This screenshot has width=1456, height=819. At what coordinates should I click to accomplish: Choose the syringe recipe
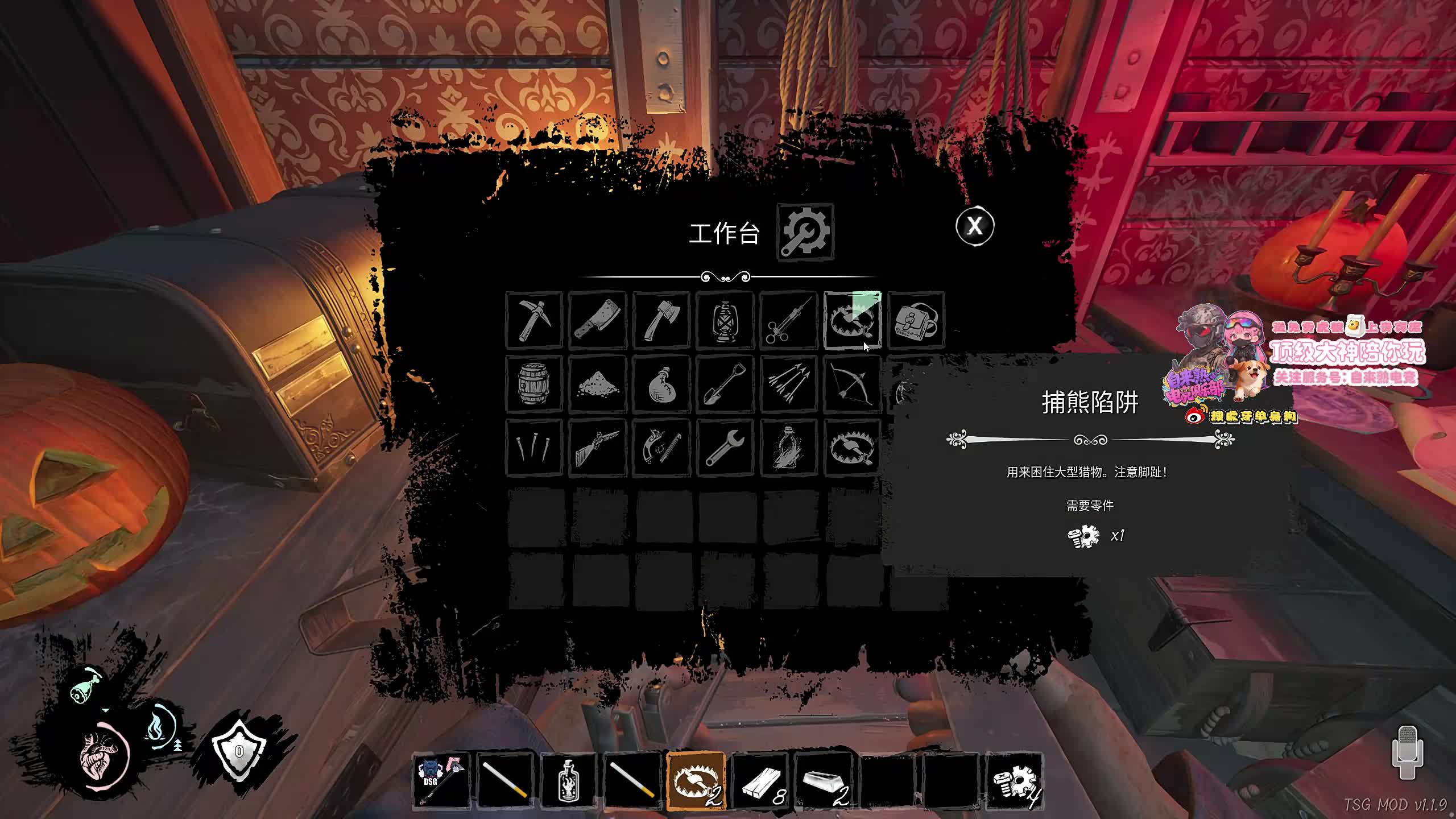[789, 320]
